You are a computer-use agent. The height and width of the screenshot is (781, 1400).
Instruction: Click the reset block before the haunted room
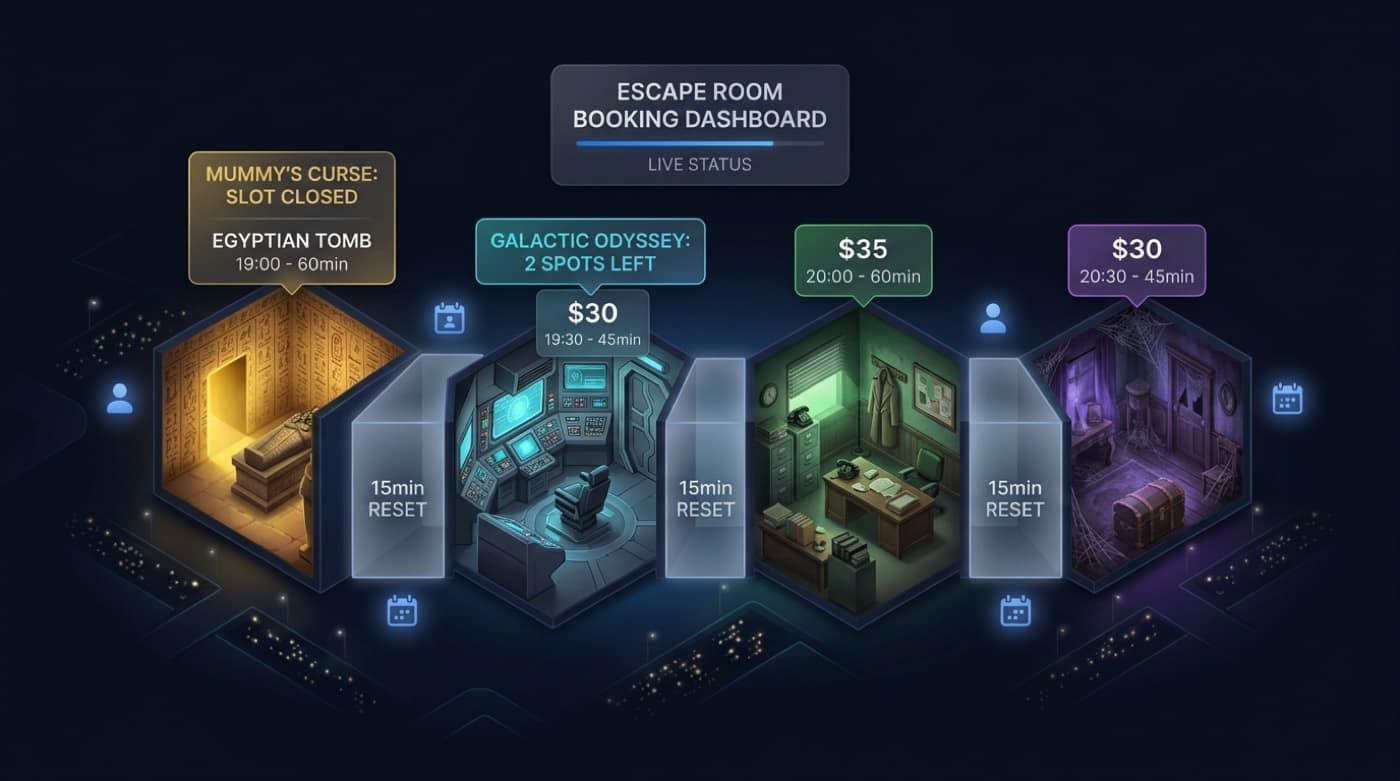pyautogui.click(x=1014, y=497)
